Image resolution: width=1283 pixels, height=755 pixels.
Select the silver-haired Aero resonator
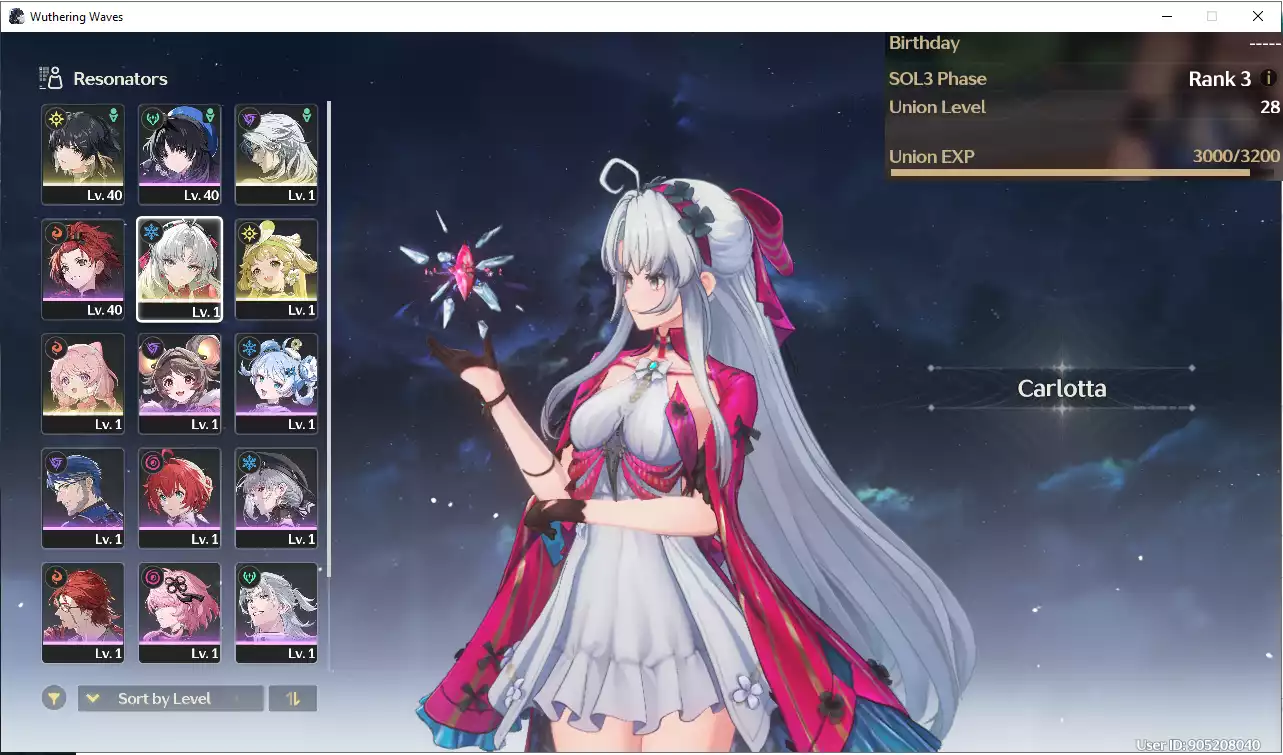[x=276, y=613]
